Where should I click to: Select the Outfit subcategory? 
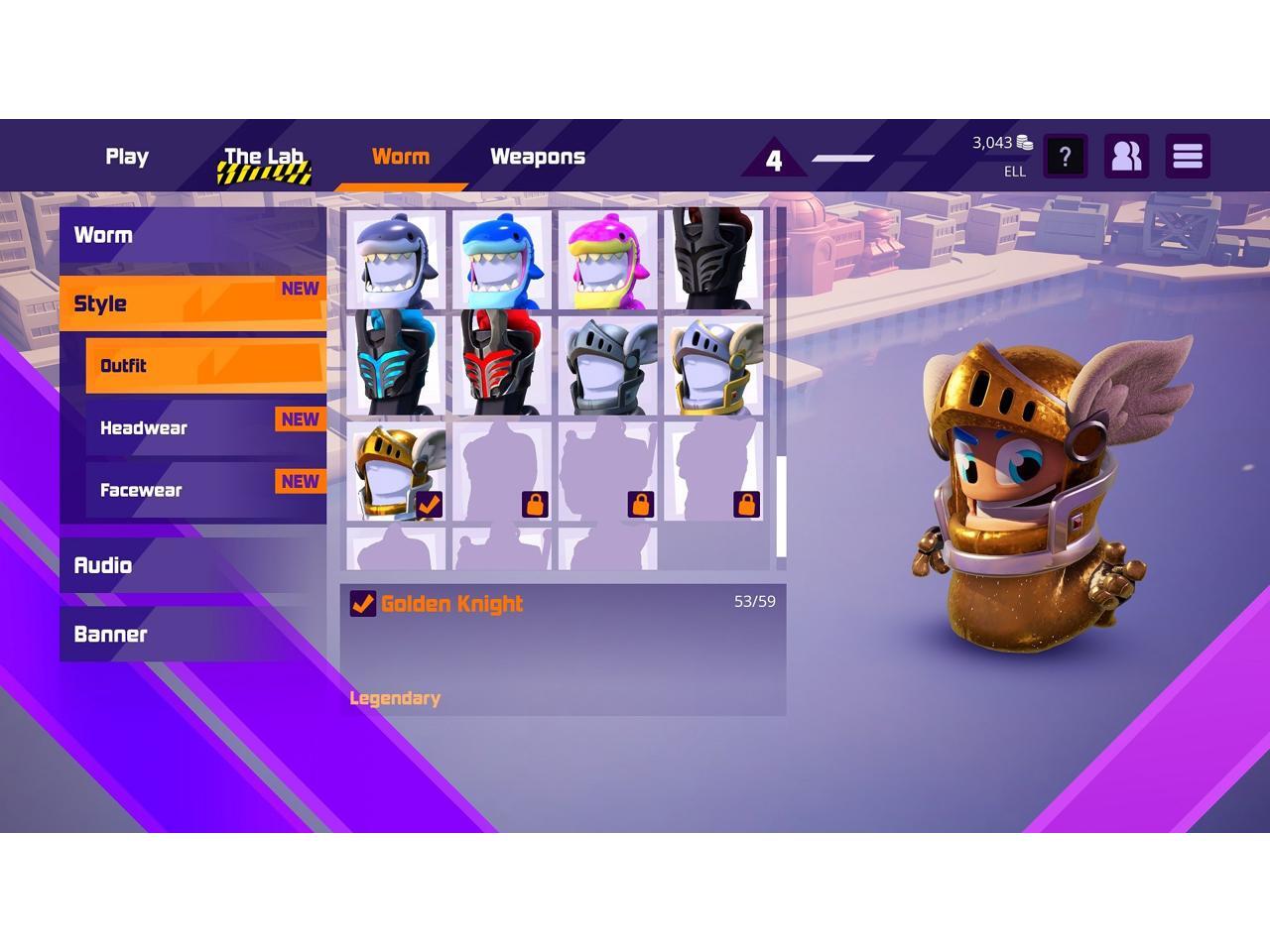click(x=205, y=365)
